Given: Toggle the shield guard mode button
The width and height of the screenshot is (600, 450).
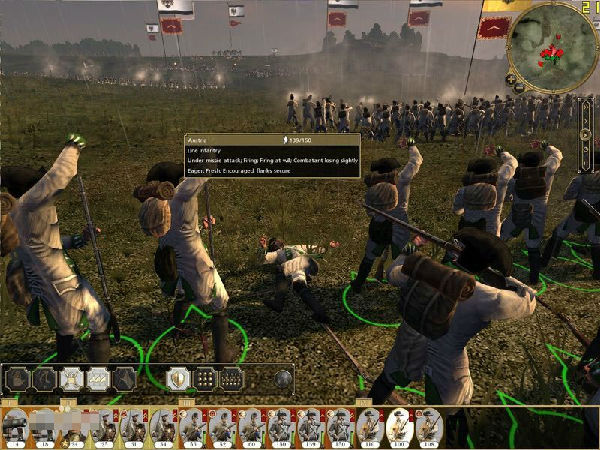Looking at the screenshot, I should coord(177,379).
